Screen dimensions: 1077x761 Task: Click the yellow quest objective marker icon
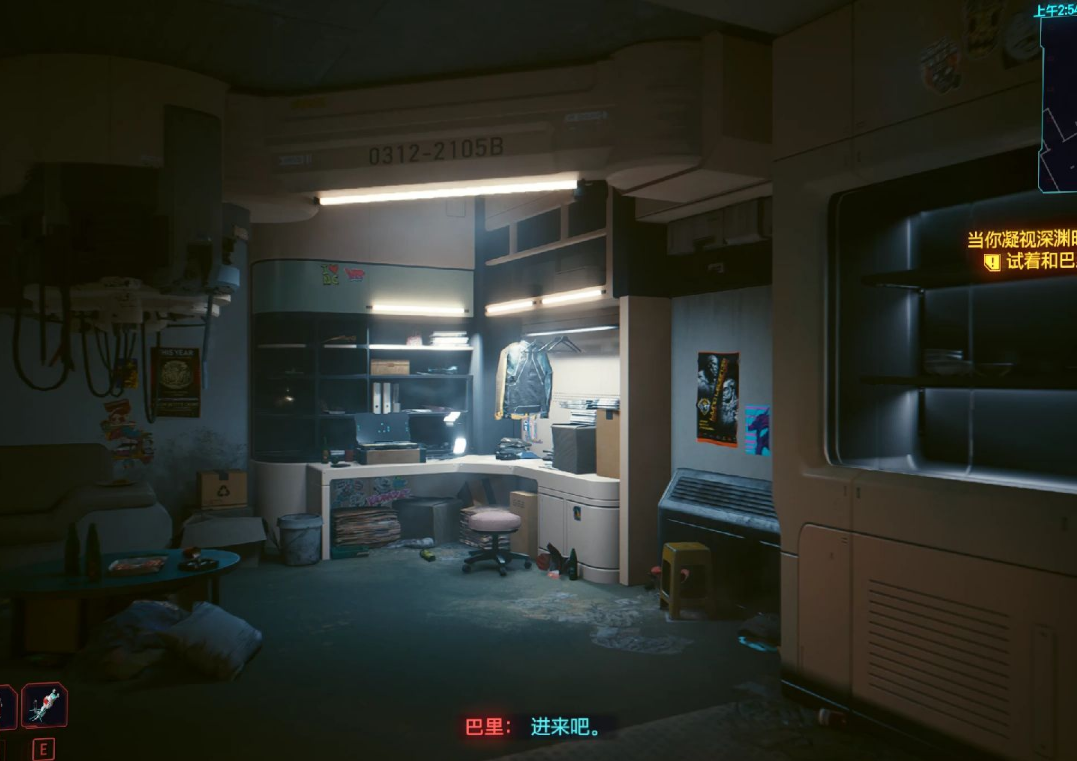click(991, 262)
